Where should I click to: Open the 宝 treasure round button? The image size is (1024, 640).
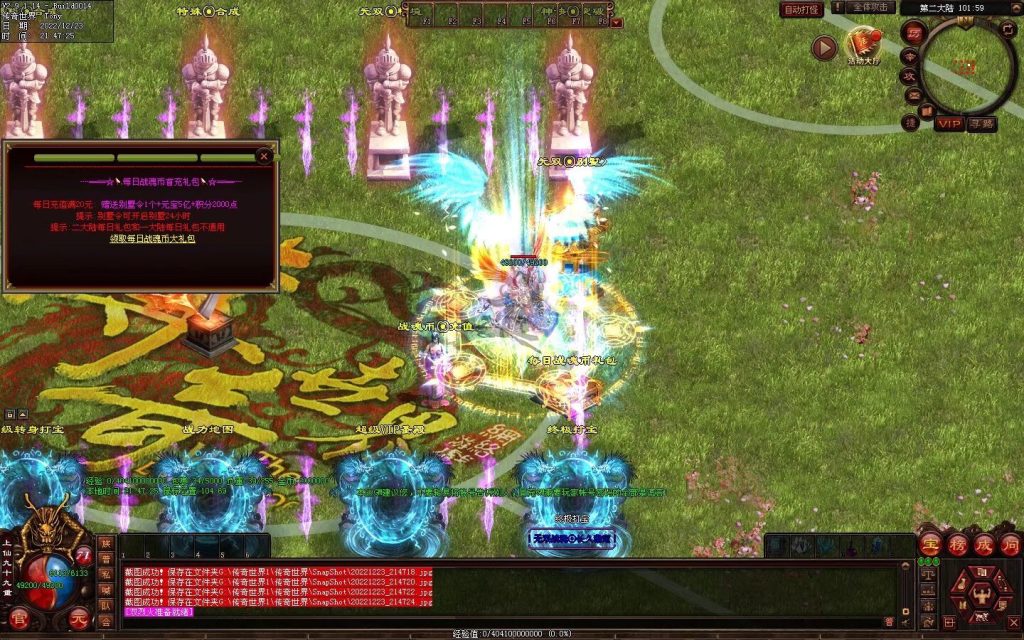click(930, 546)
